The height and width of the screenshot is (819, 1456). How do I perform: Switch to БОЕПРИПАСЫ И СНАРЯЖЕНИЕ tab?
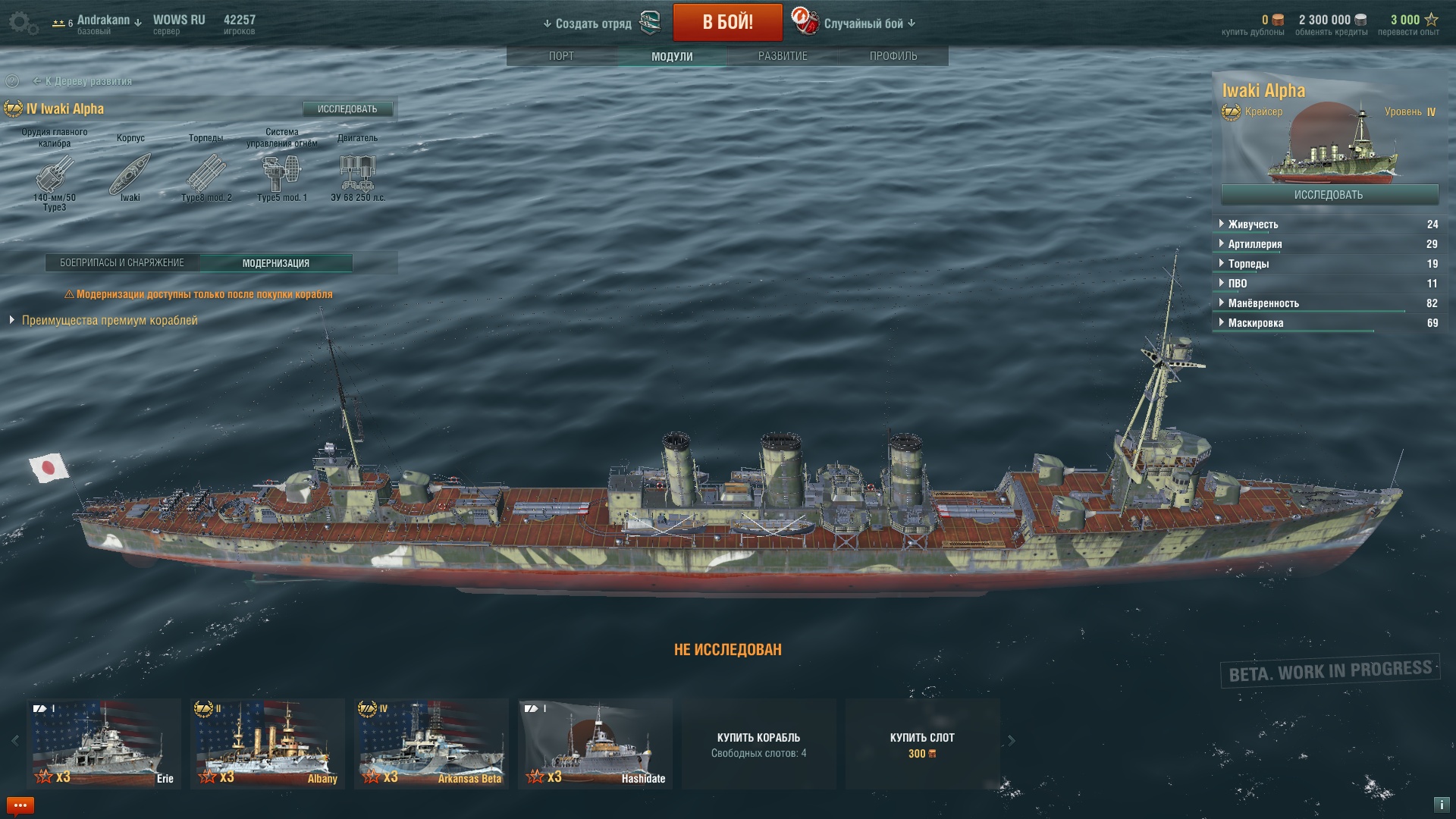pyautogui.click(x=122, y=263)
